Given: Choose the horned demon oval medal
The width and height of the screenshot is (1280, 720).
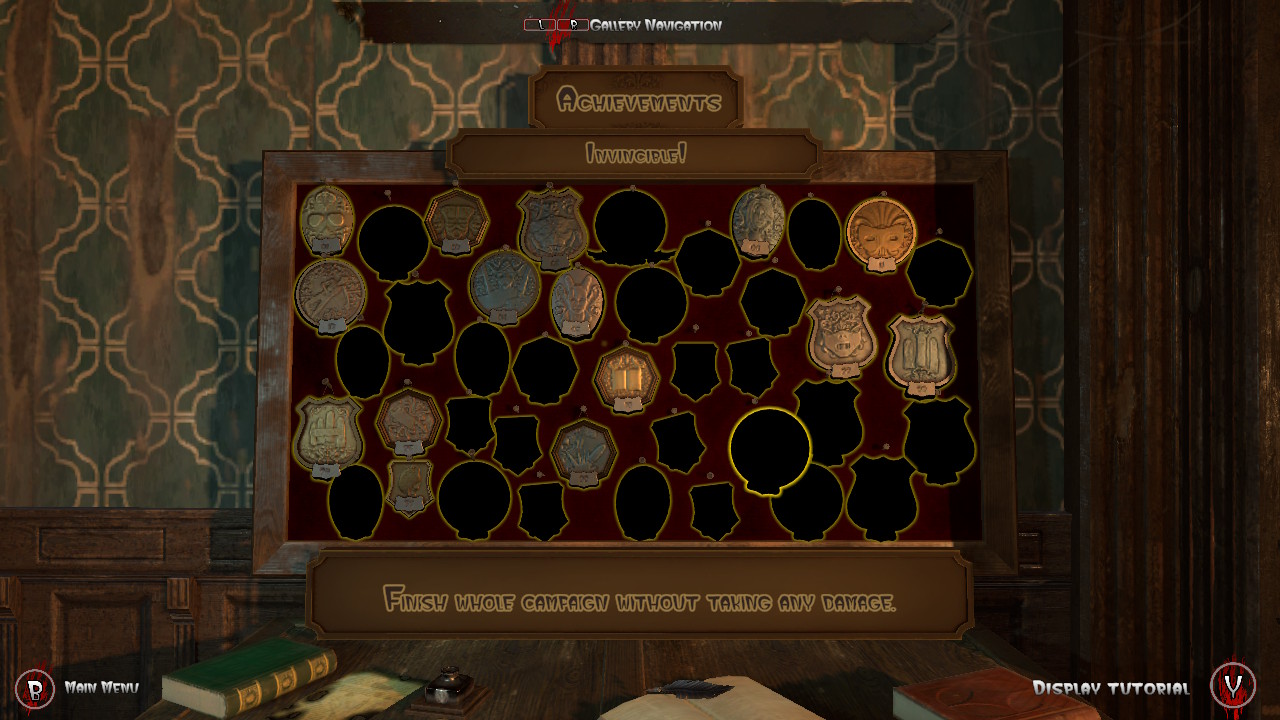Looking at the screenshot, I should pos(577,300).
